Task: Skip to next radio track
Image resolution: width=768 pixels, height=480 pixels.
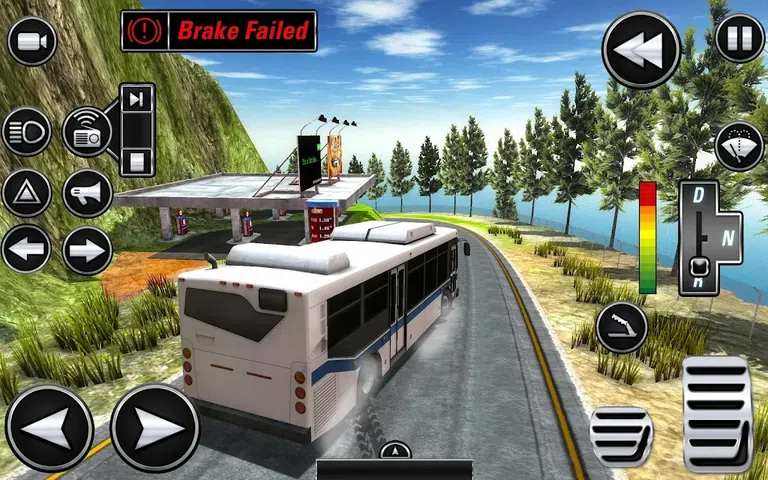Action: click(137, 98)
